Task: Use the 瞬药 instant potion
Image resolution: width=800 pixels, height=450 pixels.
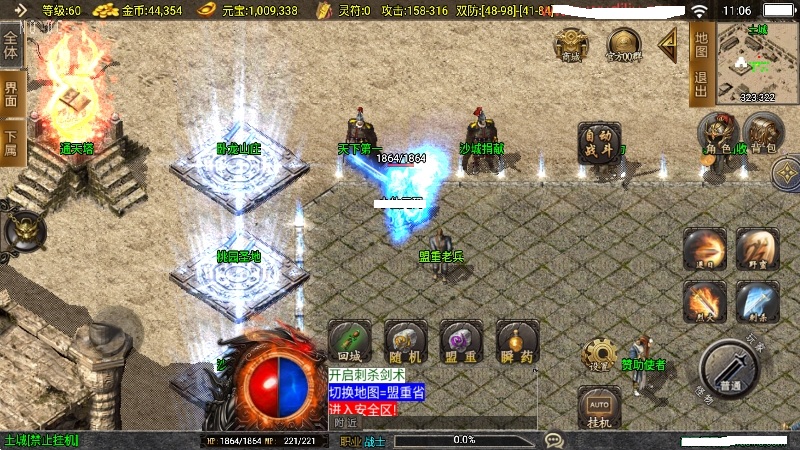Action: (x=517, y=341)
